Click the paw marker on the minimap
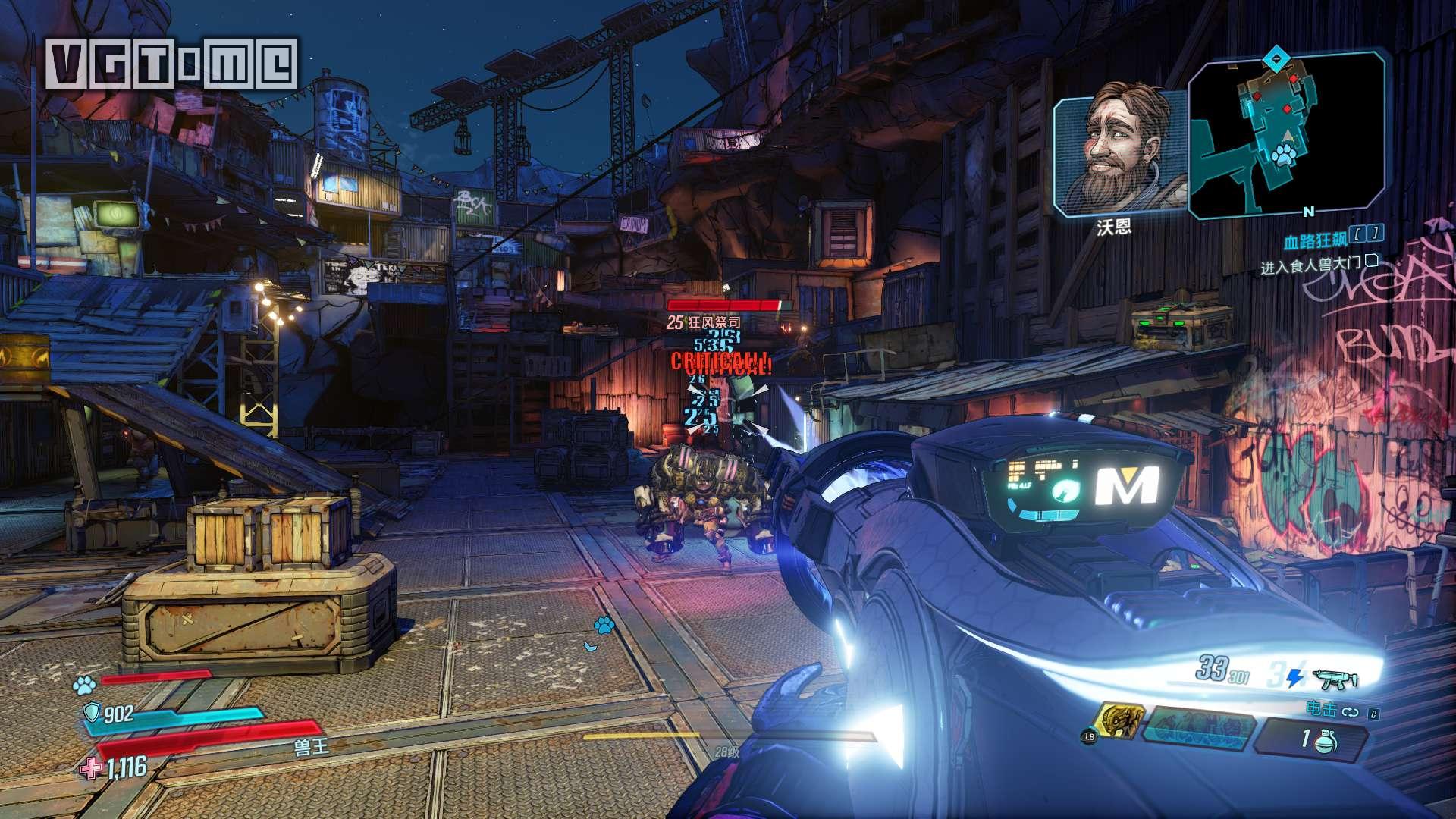Viewport: 1456px width, 819px height. [x=1282, y=157]
